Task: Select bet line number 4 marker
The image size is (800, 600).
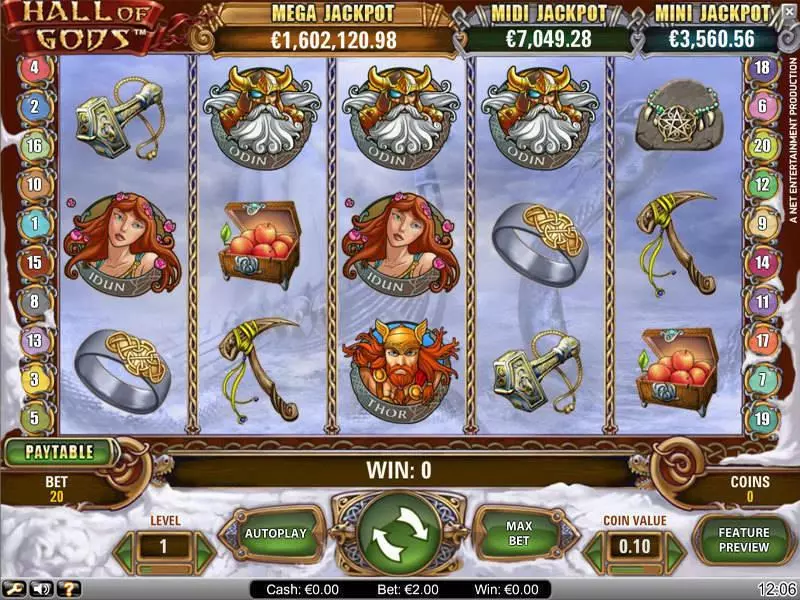Action: (x=34, y=68)
